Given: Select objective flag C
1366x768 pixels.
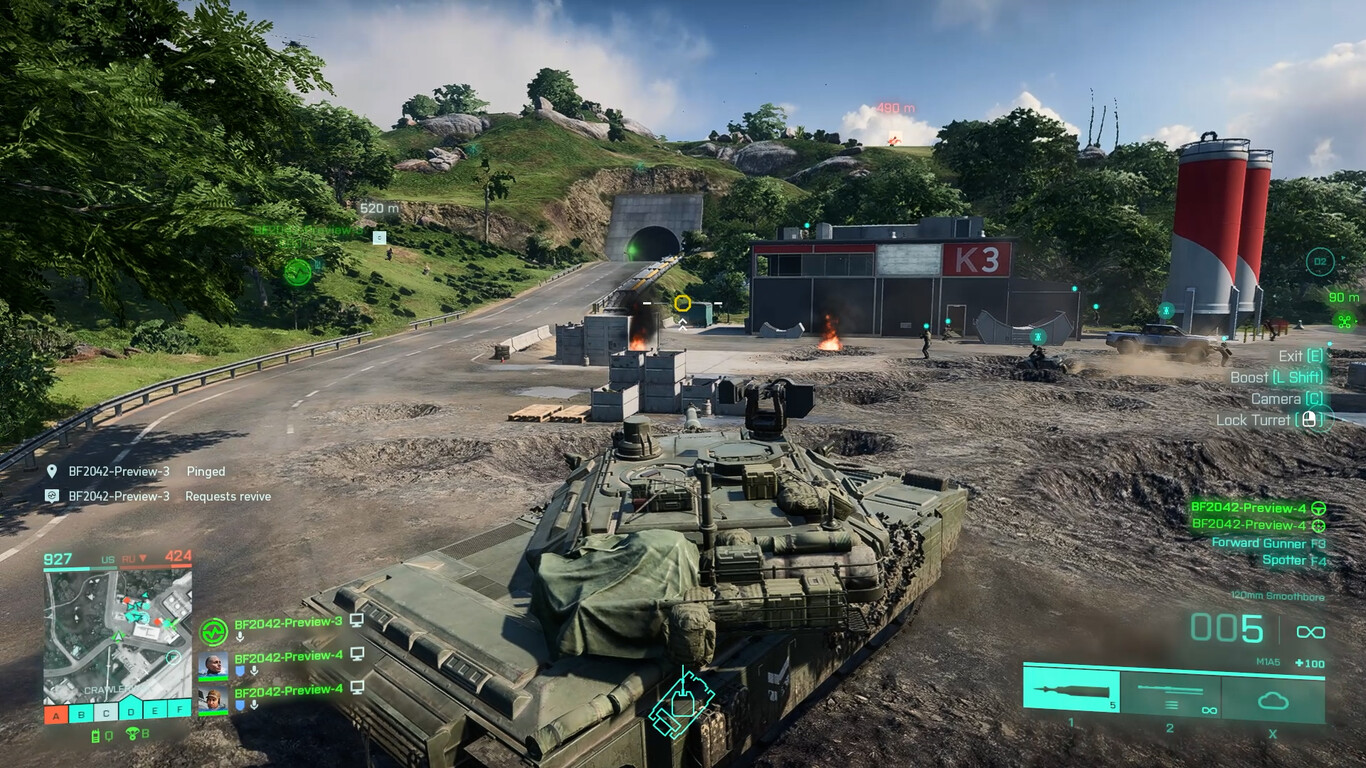Looking at the screenshot, I should [x=106, y=713].
